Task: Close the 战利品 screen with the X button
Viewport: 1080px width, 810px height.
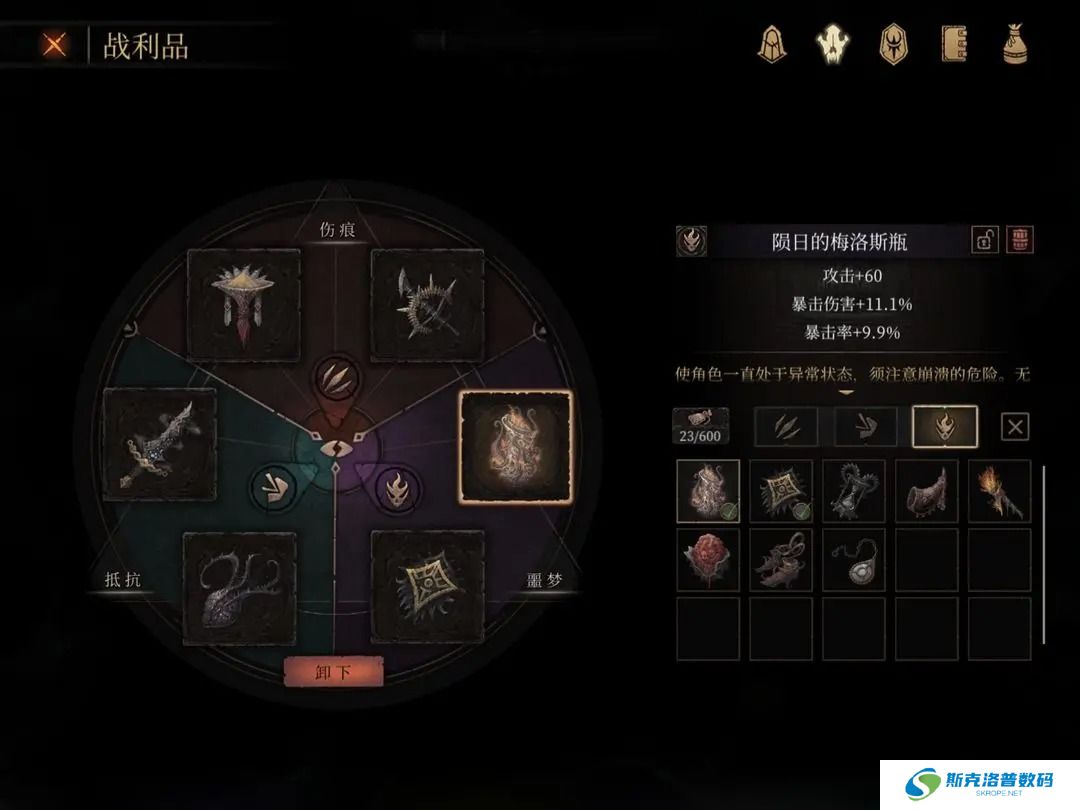Action: point(54,45)
